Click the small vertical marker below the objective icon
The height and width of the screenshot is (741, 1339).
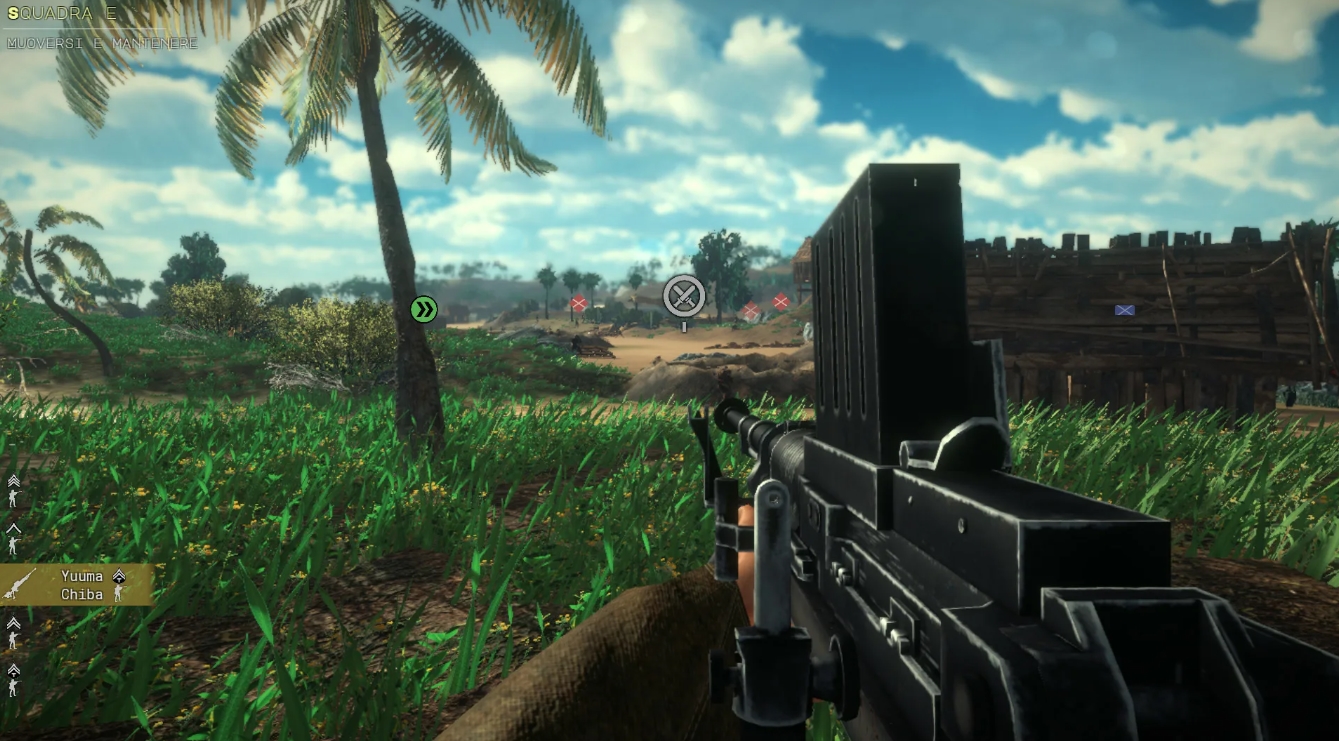pos(684,326)
